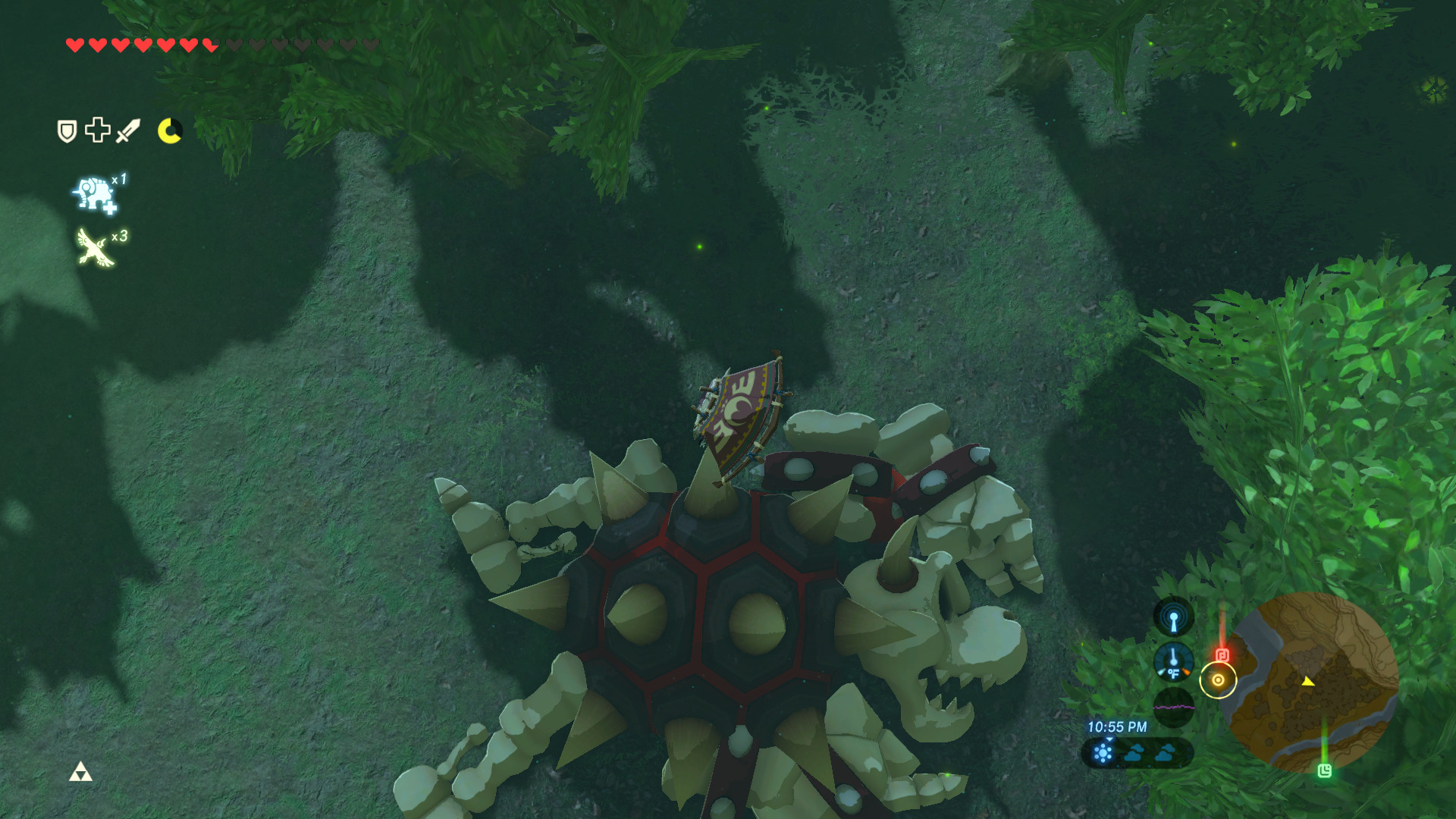Image resolution: width=1456 pixels, height=819 pixels.
Task: Toggle the travel medallion marker on the minimap
Action: pyautogui.click(x=1222, y=654)
